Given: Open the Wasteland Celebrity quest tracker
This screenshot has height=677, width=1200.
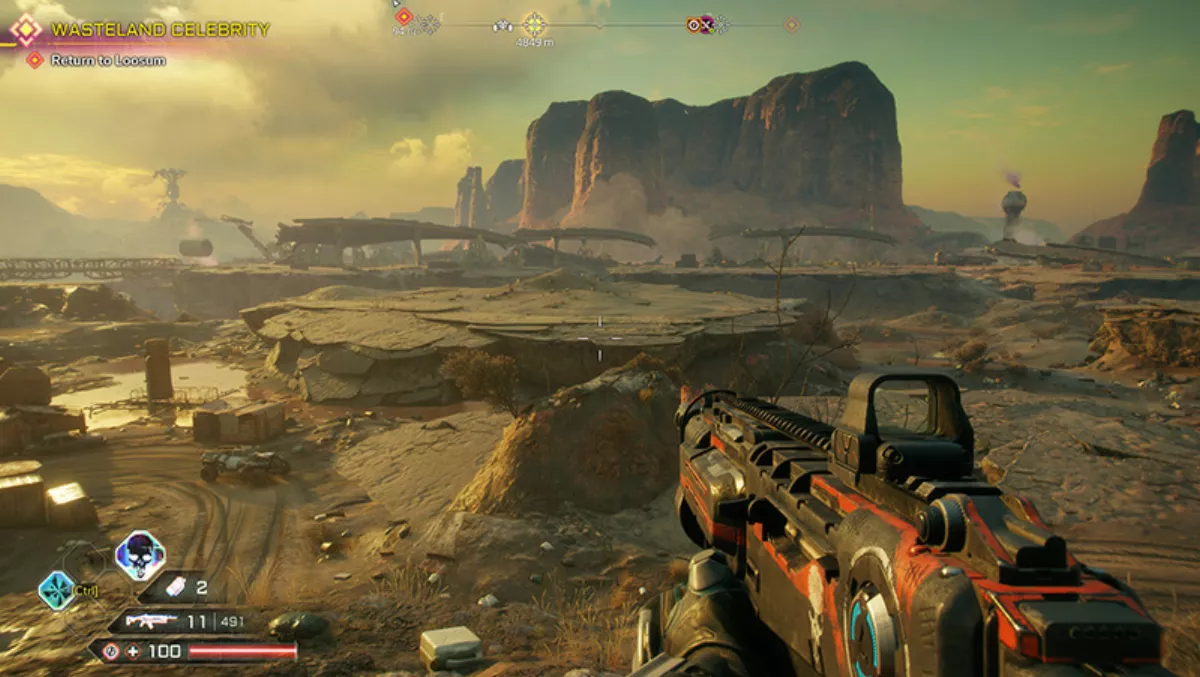Looking at the screenshot, I should [x=160, y=30].
